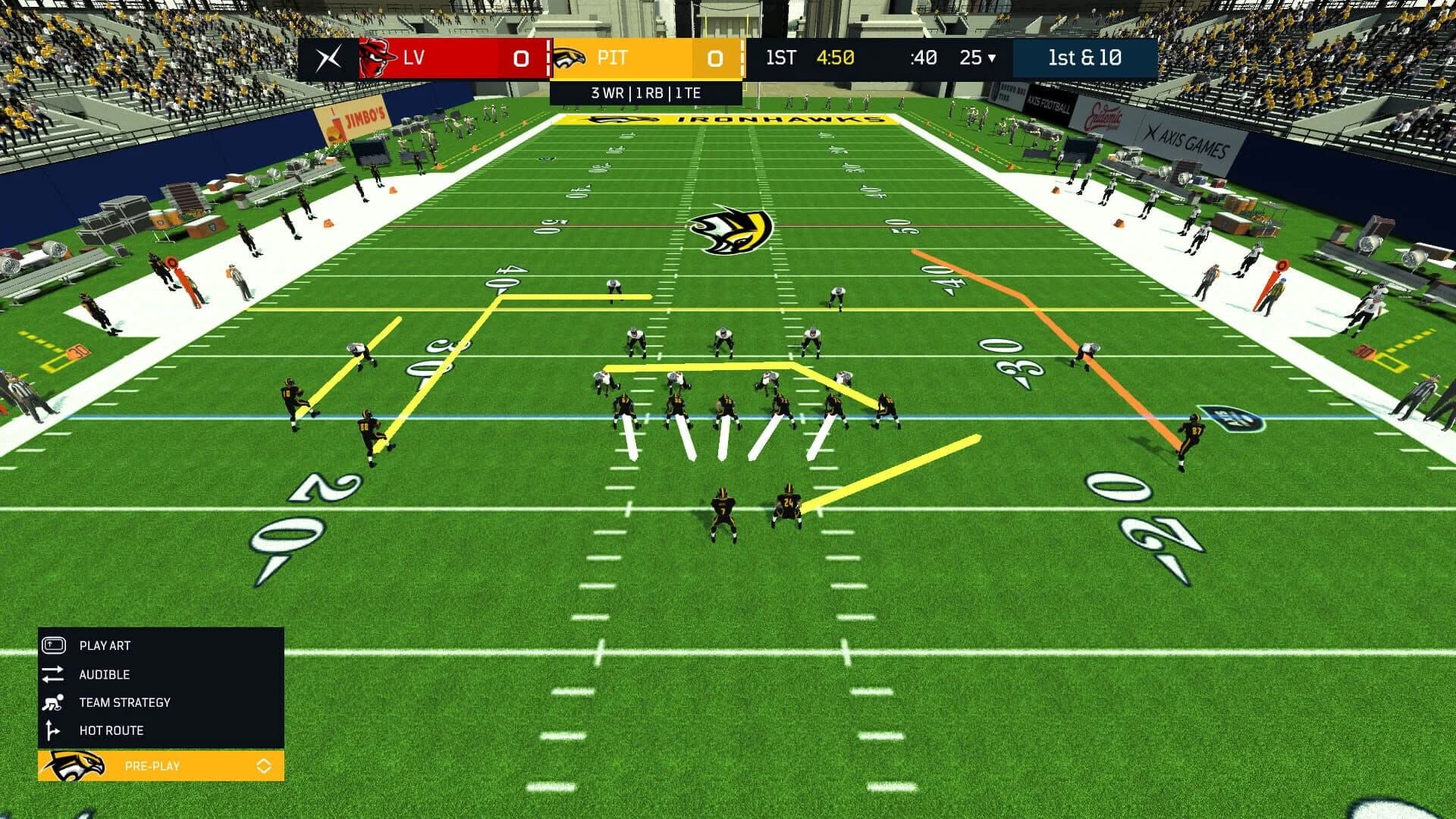This screenshot has width=1456, height=819.
Task: Click the 1st & 10 down indicator
Action: click(x=1085, y=57)
